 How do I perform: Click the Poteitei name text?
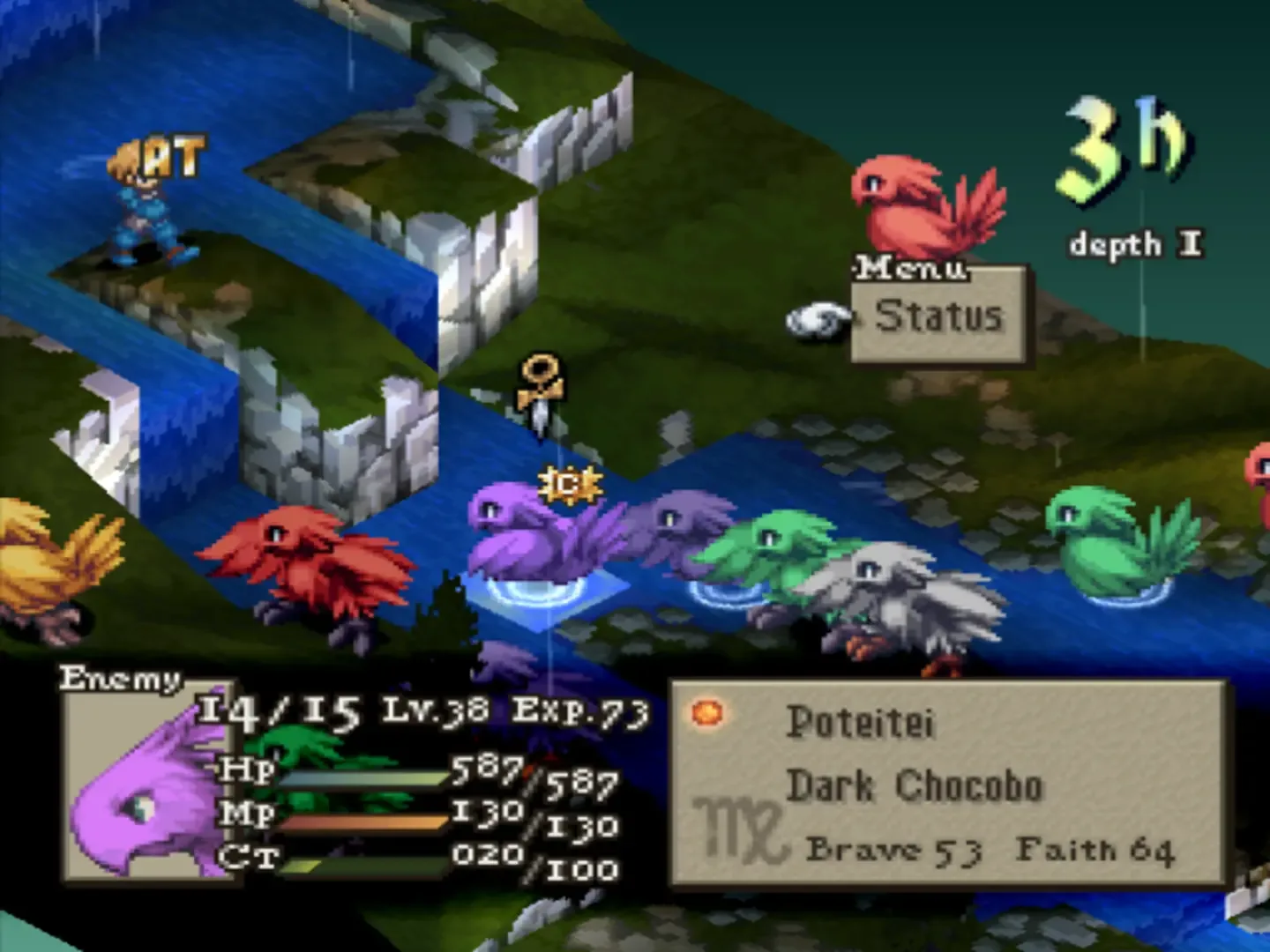coord(862,718)
